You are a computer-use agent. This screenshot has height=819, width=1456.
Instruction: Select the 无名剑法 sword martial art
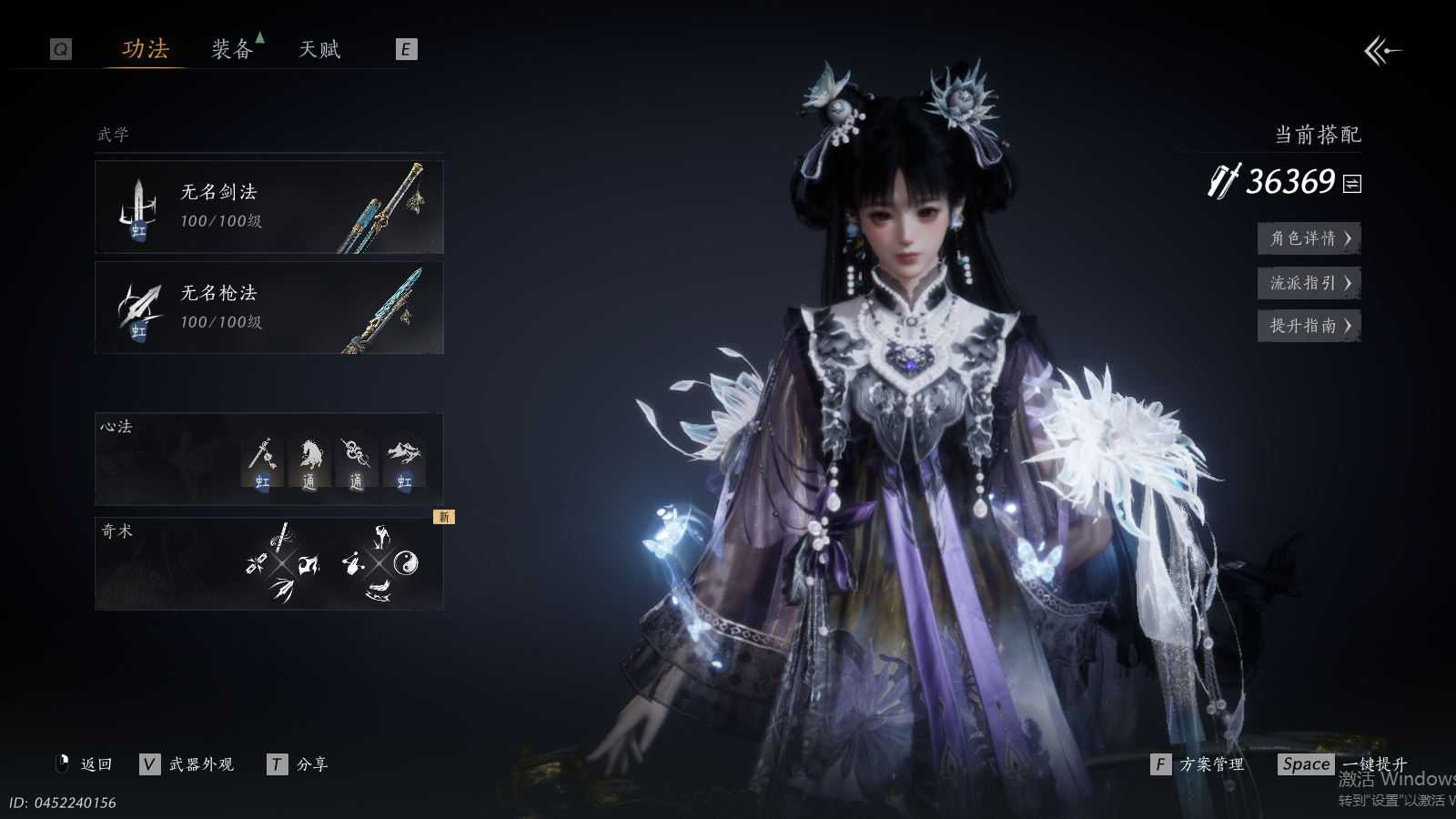tap(269, 207)
